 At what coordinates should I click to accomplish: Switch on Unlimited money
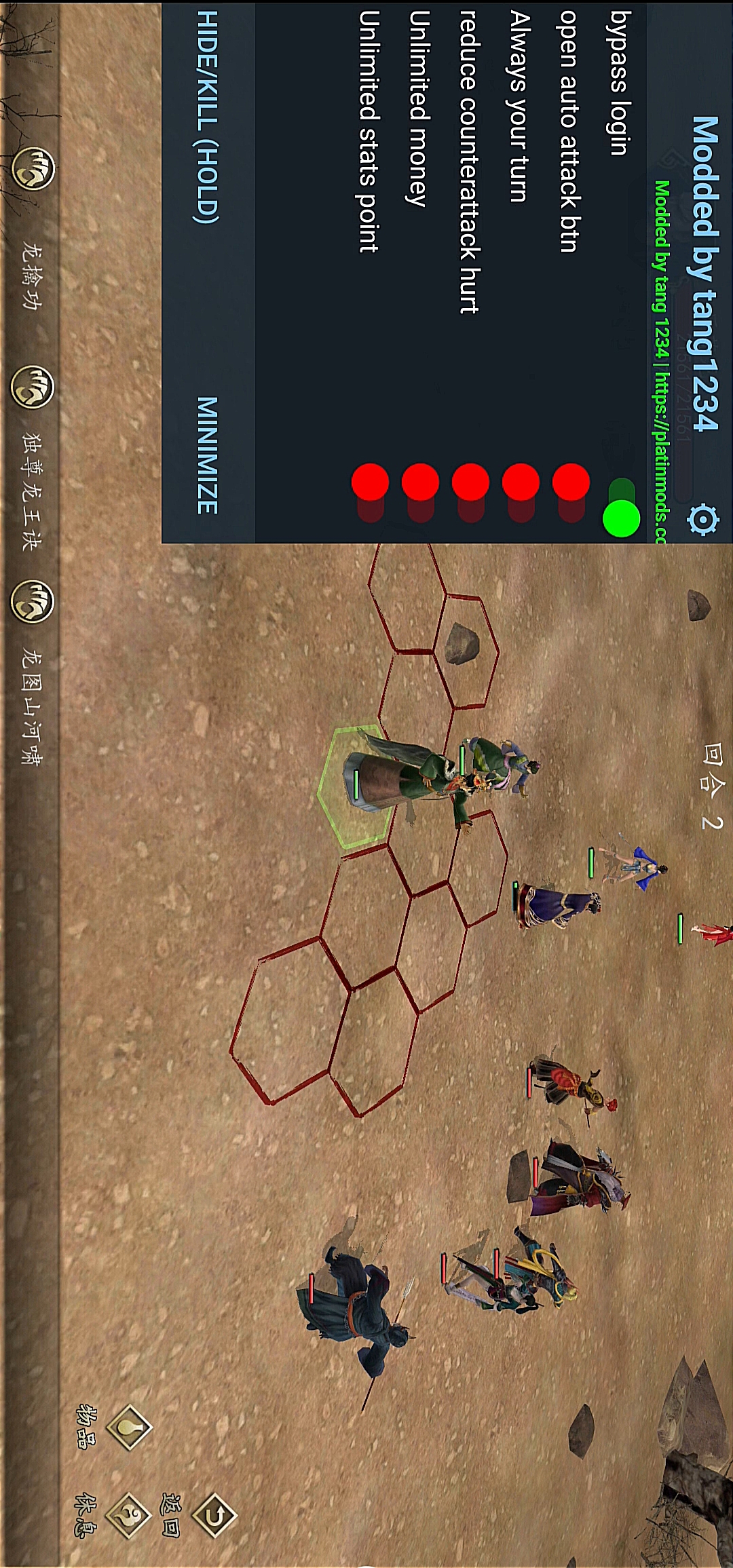pyautogui.click(x=420, y=492)
